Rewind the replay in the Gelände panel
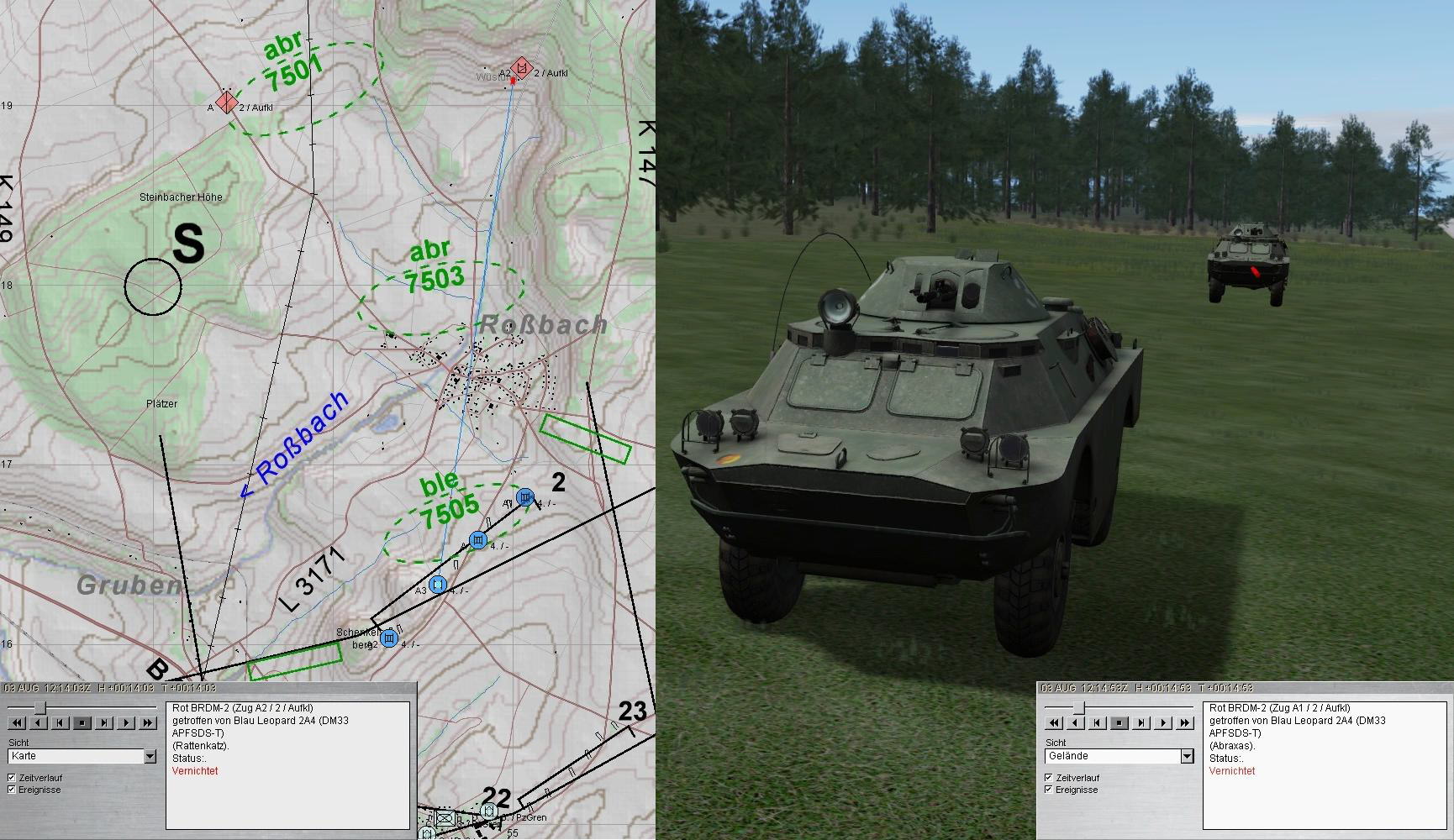This screenshot has width=1454, height=840. click(x=1053, y=722)
